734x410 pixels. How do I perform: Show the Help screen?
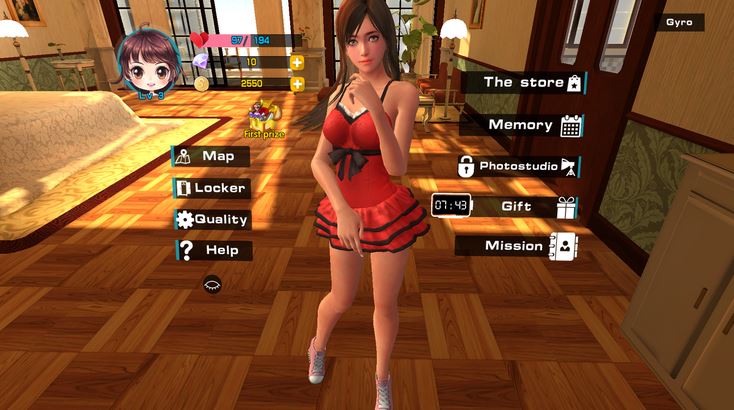tap(213, 250)
